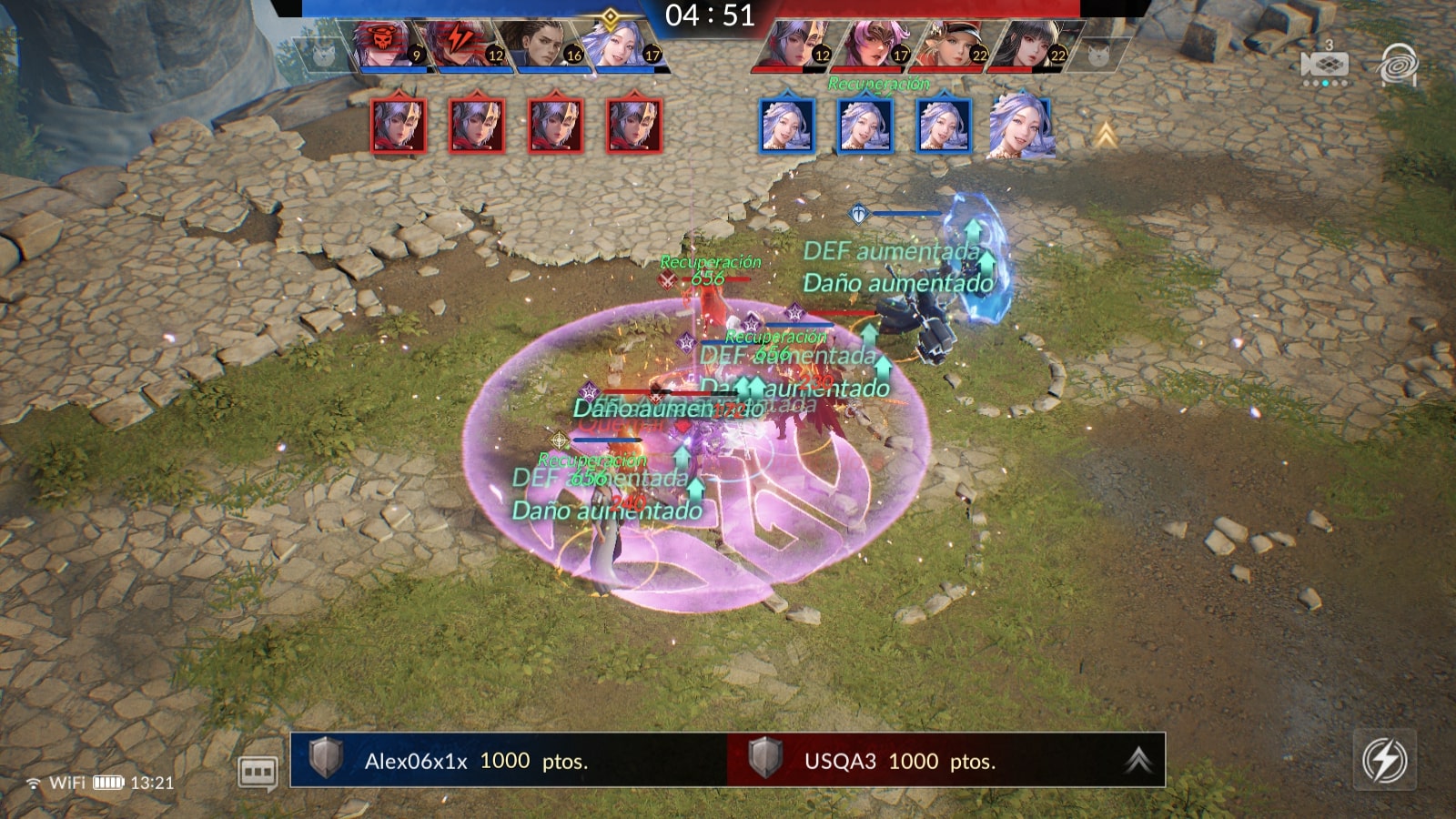Select the red team's level 12 hero
This screenshot has height=819, width=1456.
coord(794,45)
